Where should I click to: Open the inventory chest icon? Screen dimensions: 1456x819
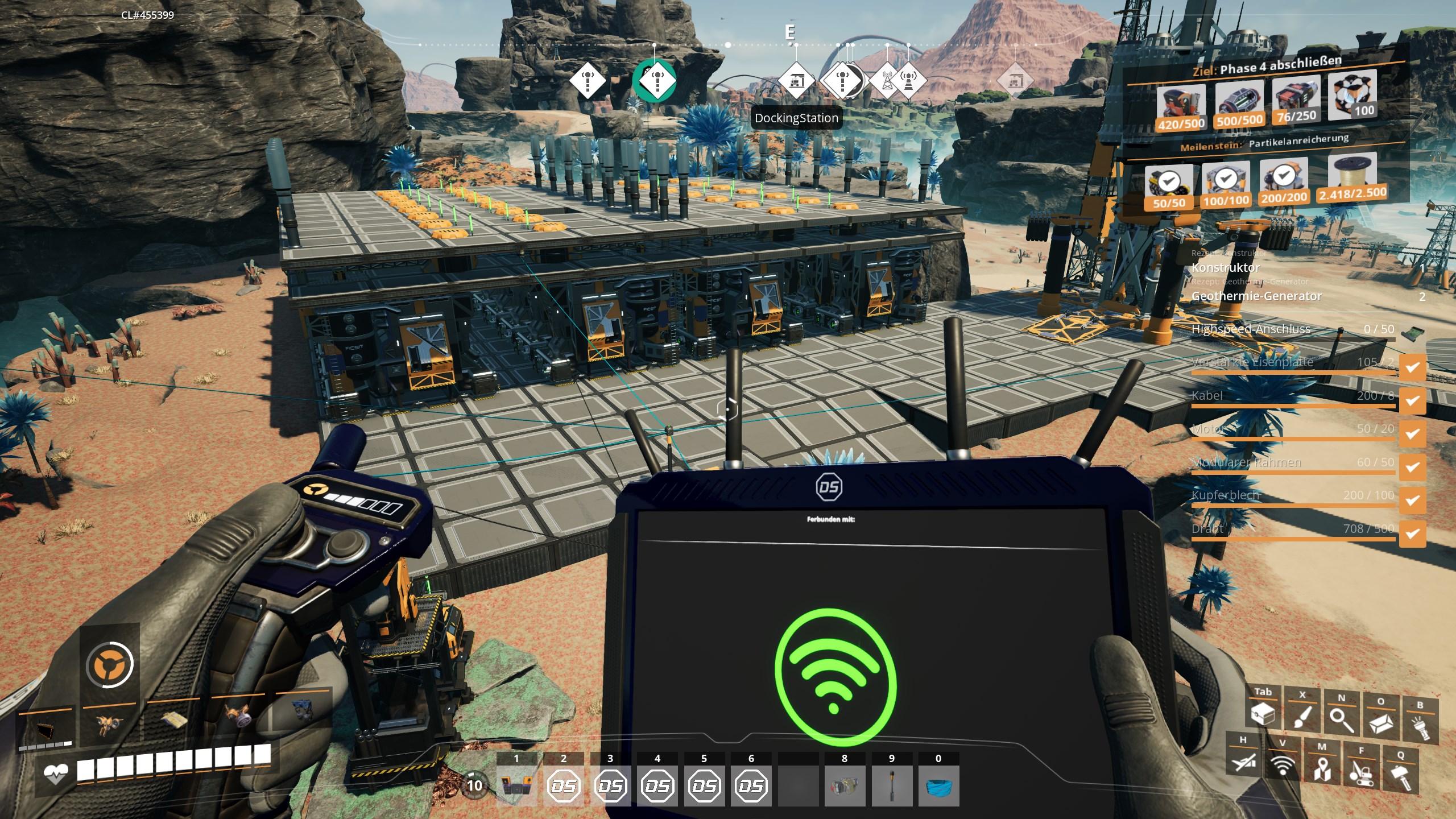1263,714
